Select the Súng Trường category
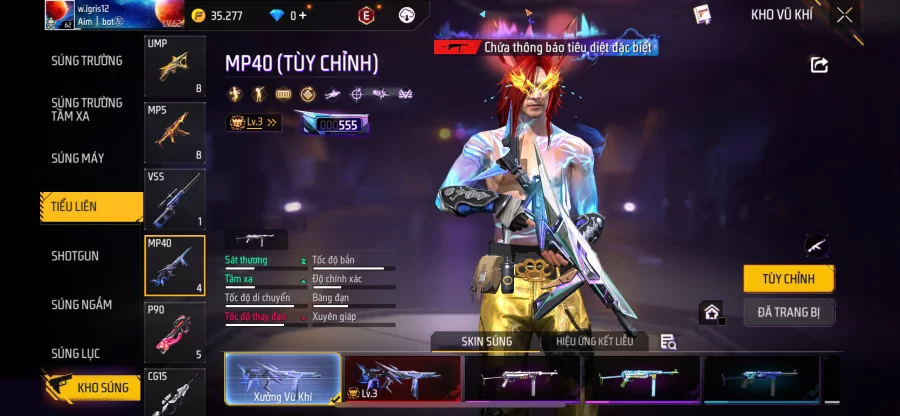Viewport: 900px width, 416px height. 87,61
